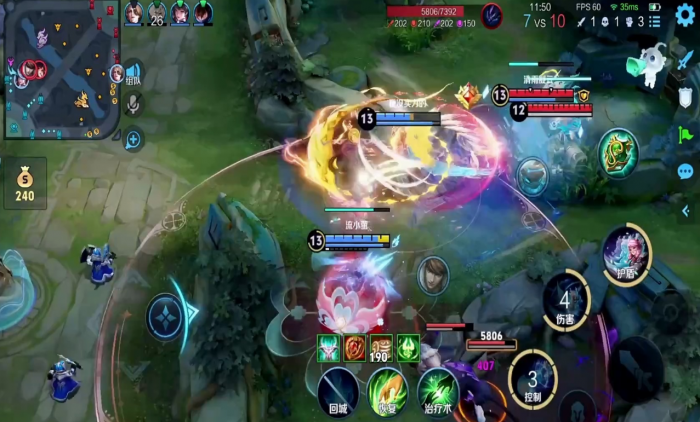Screen dimensions: 700x422
Task: Collapse the right signal panel arrow
Action: [x=685, y=210]
